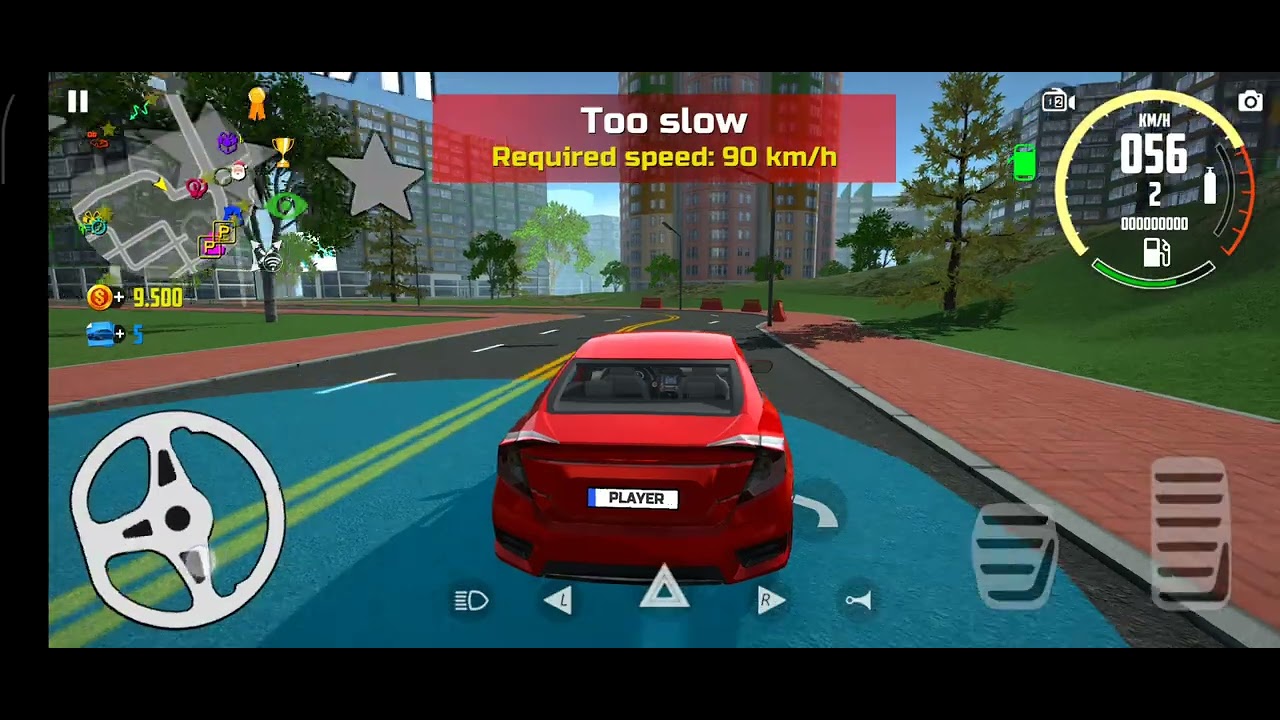The width and height of the screenshot is (1280, 720).
Task: Tap the blue car plus button
Action: pos(104,334)
